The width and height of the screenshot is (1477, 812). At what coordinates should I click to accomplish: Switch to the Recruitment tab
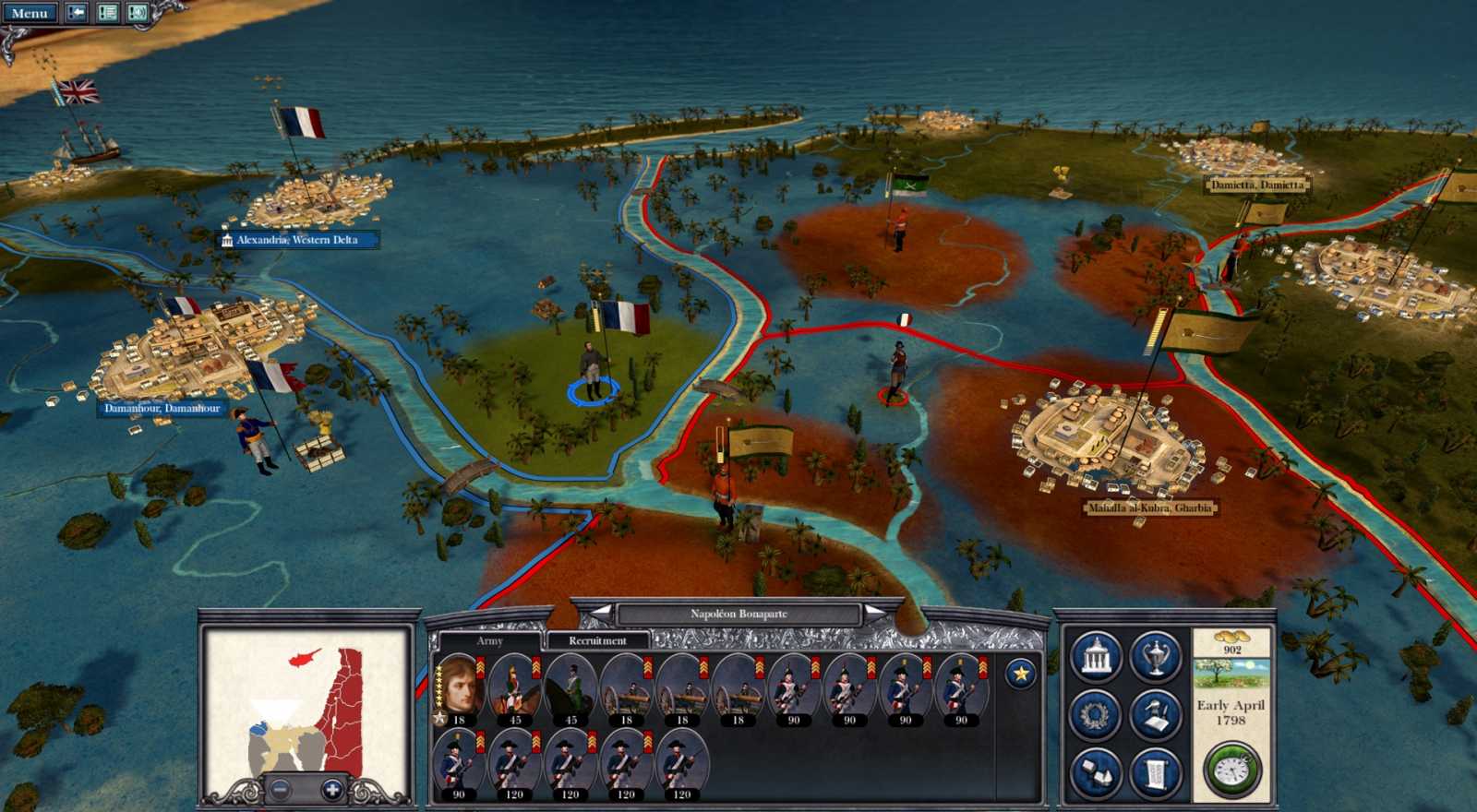596,639
